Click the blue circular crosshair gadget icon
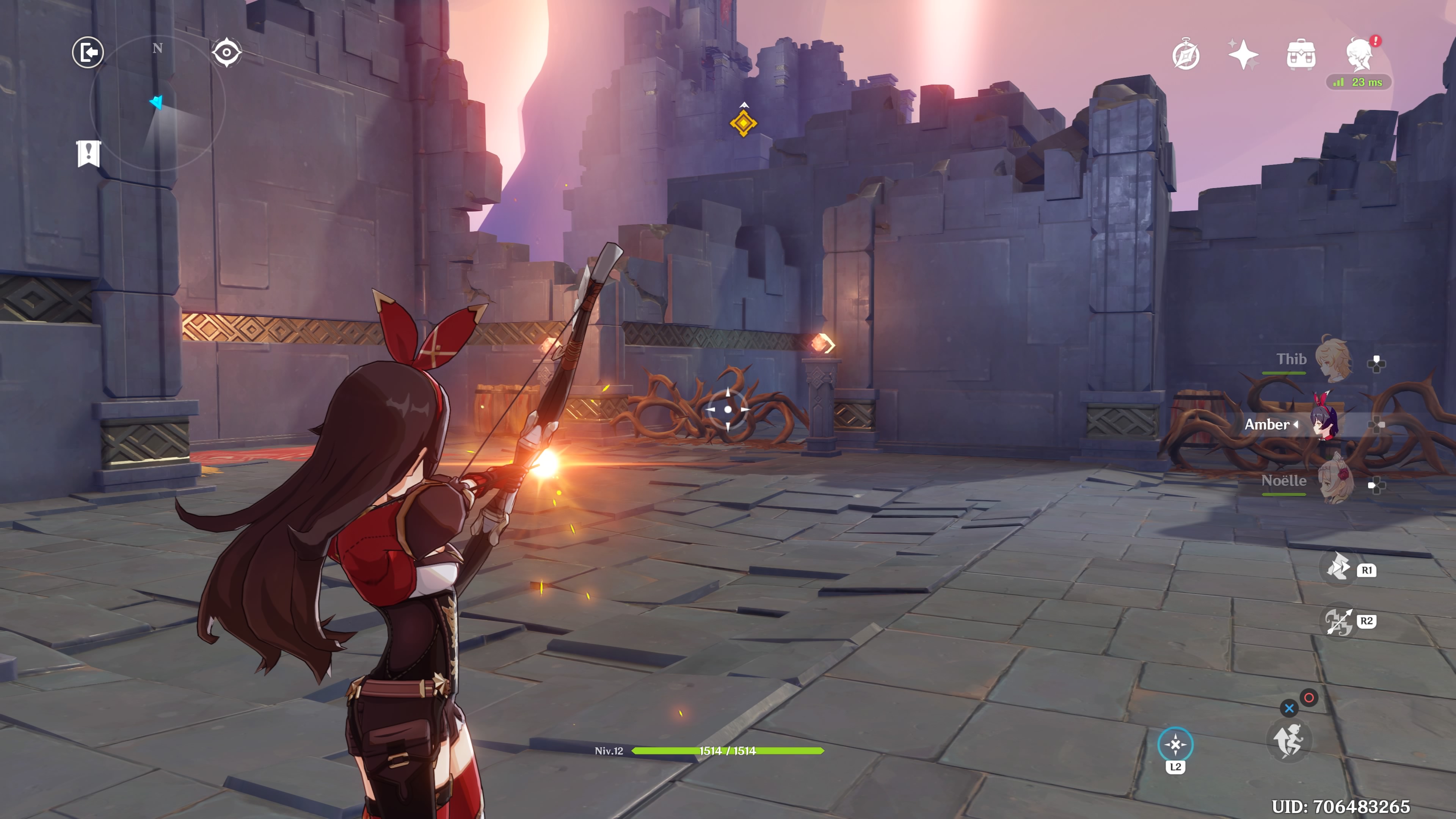This screenshot has height=819, width=1456. click(1175, 744)
